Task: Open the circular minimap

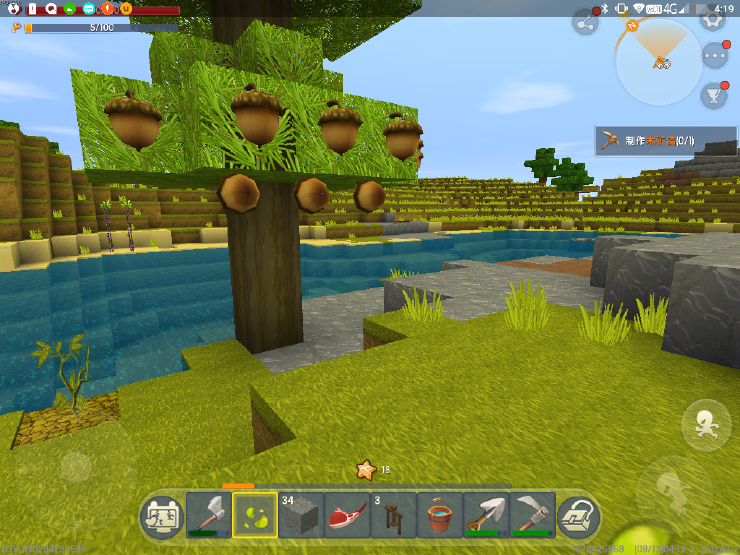Action: point(659,62)
